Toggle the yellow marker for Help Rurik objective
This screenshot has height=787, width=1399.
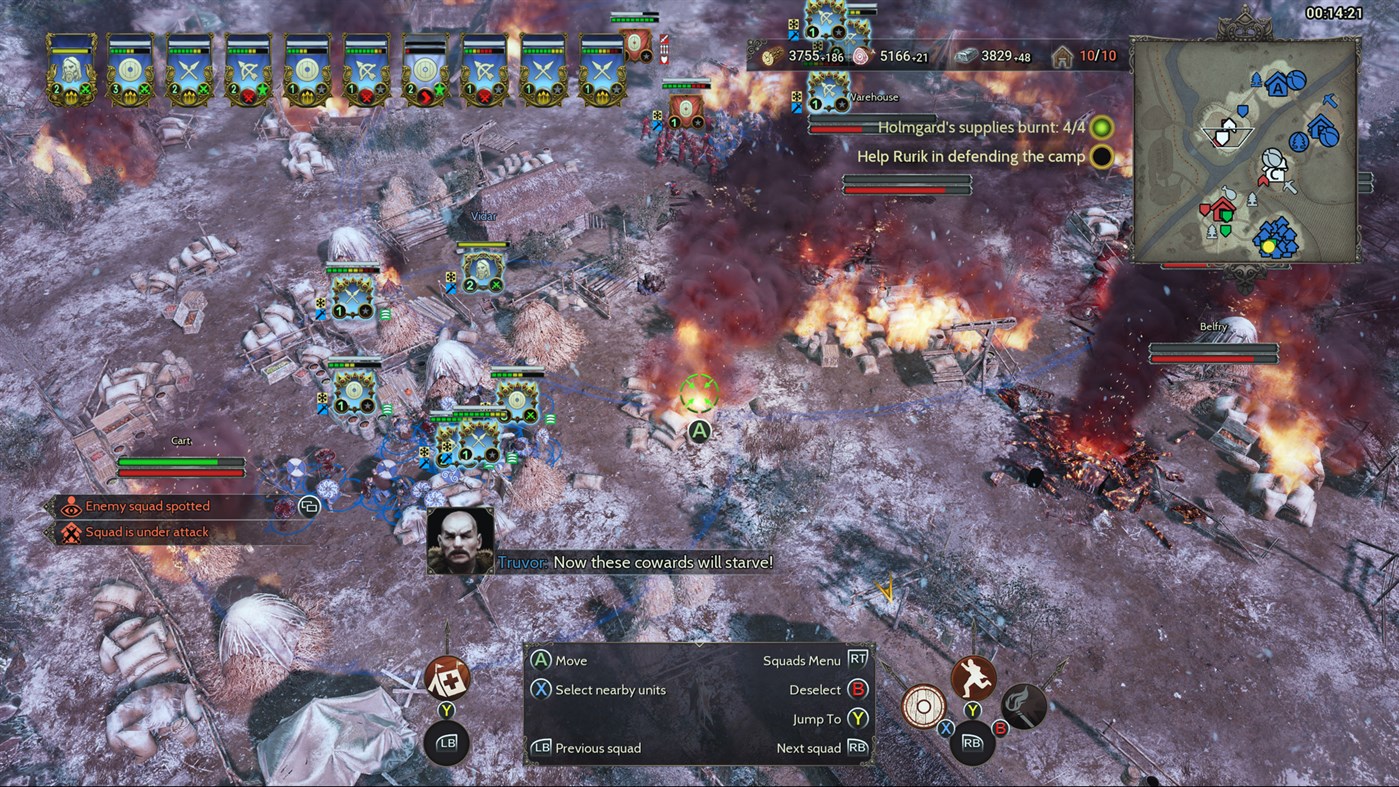pos(1101,157)
